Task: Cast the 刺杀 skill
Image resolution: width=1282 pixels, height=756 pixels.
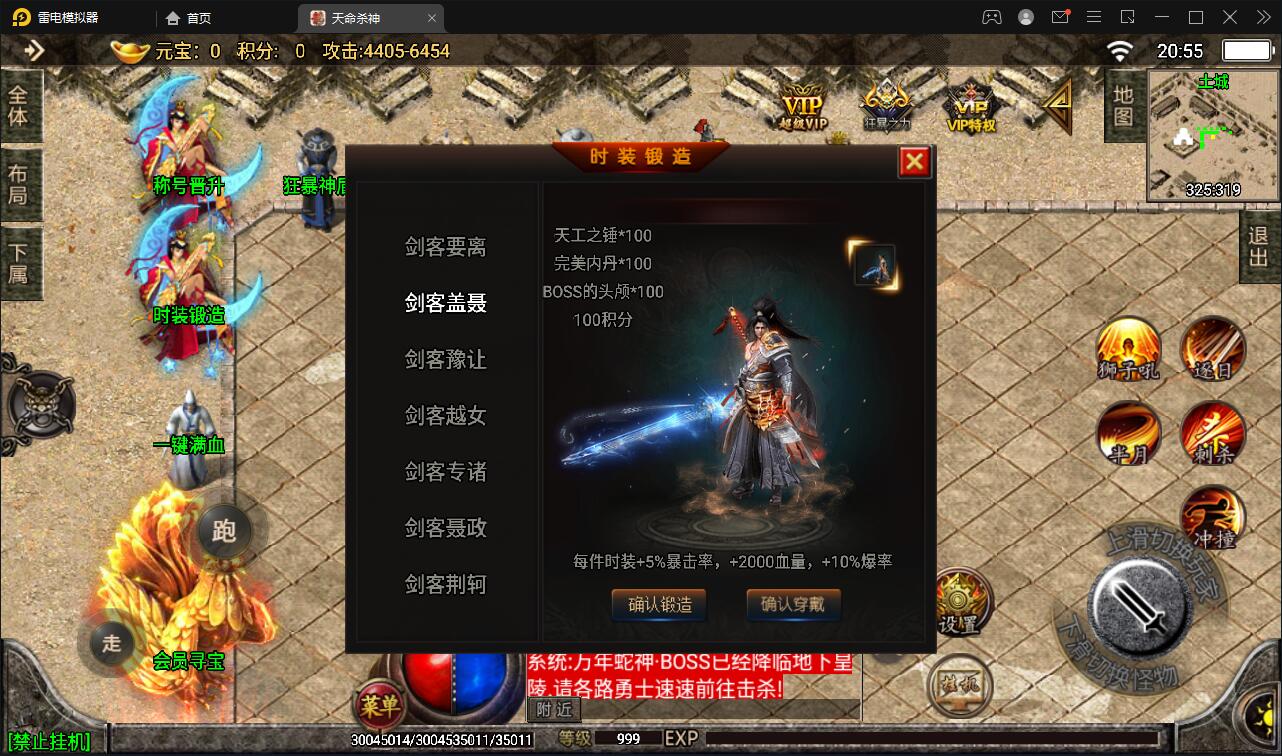Action: [1212, 435]
